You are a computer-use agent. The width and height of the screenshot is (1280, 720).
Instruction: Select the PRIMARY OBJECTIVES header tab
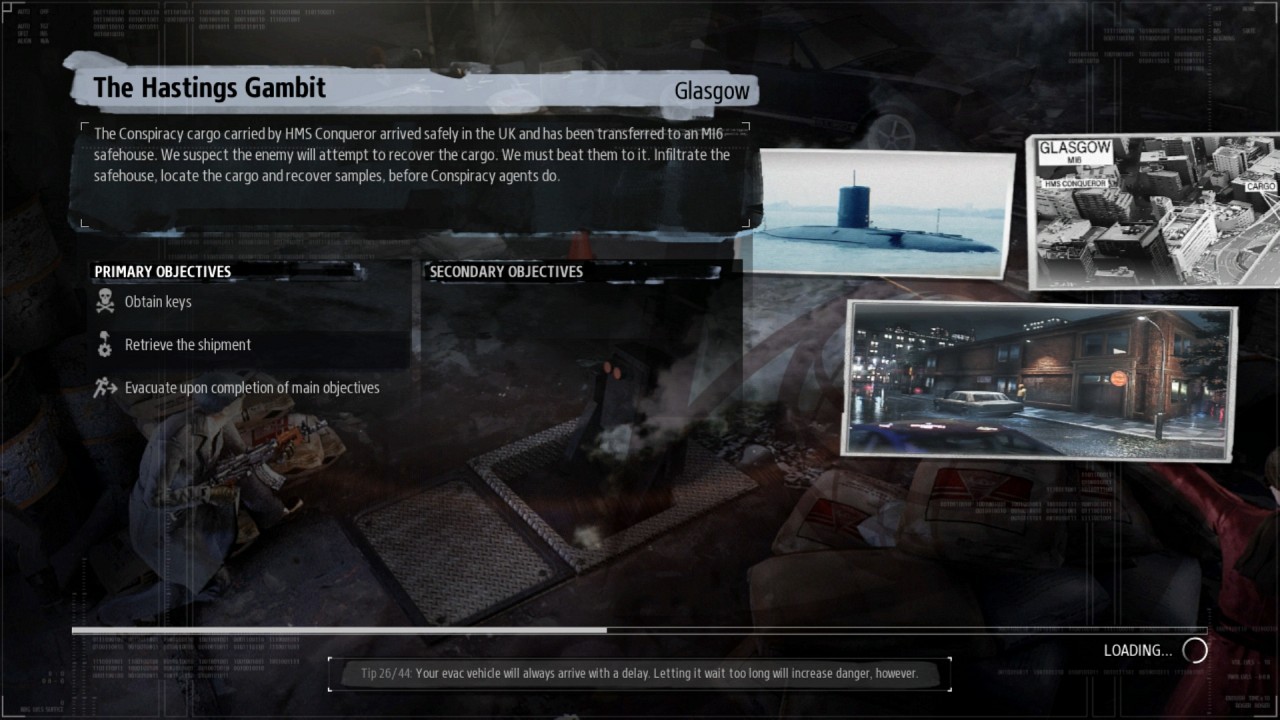(162, 271)
